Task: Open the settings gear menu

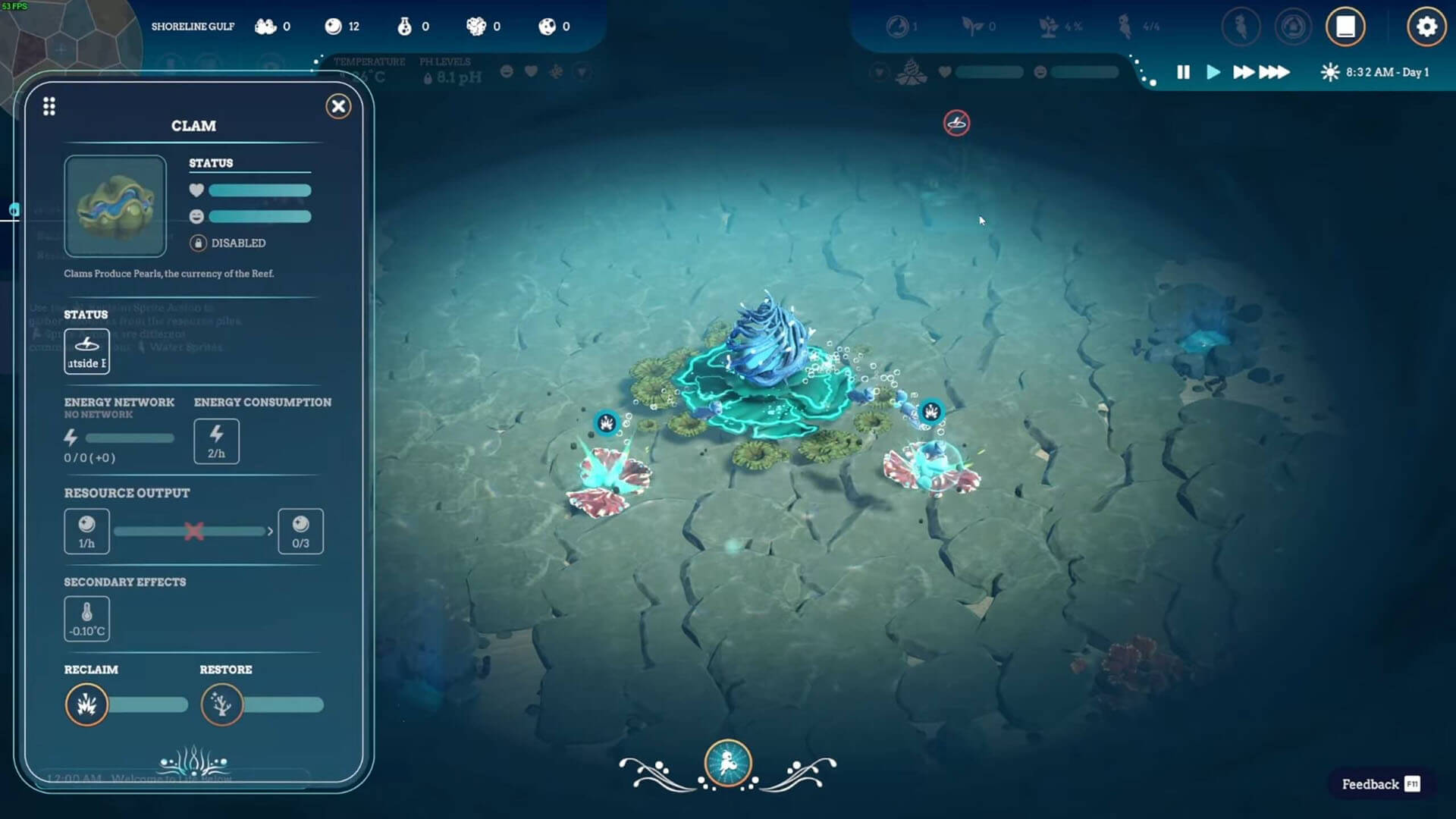Action: 1426,27
